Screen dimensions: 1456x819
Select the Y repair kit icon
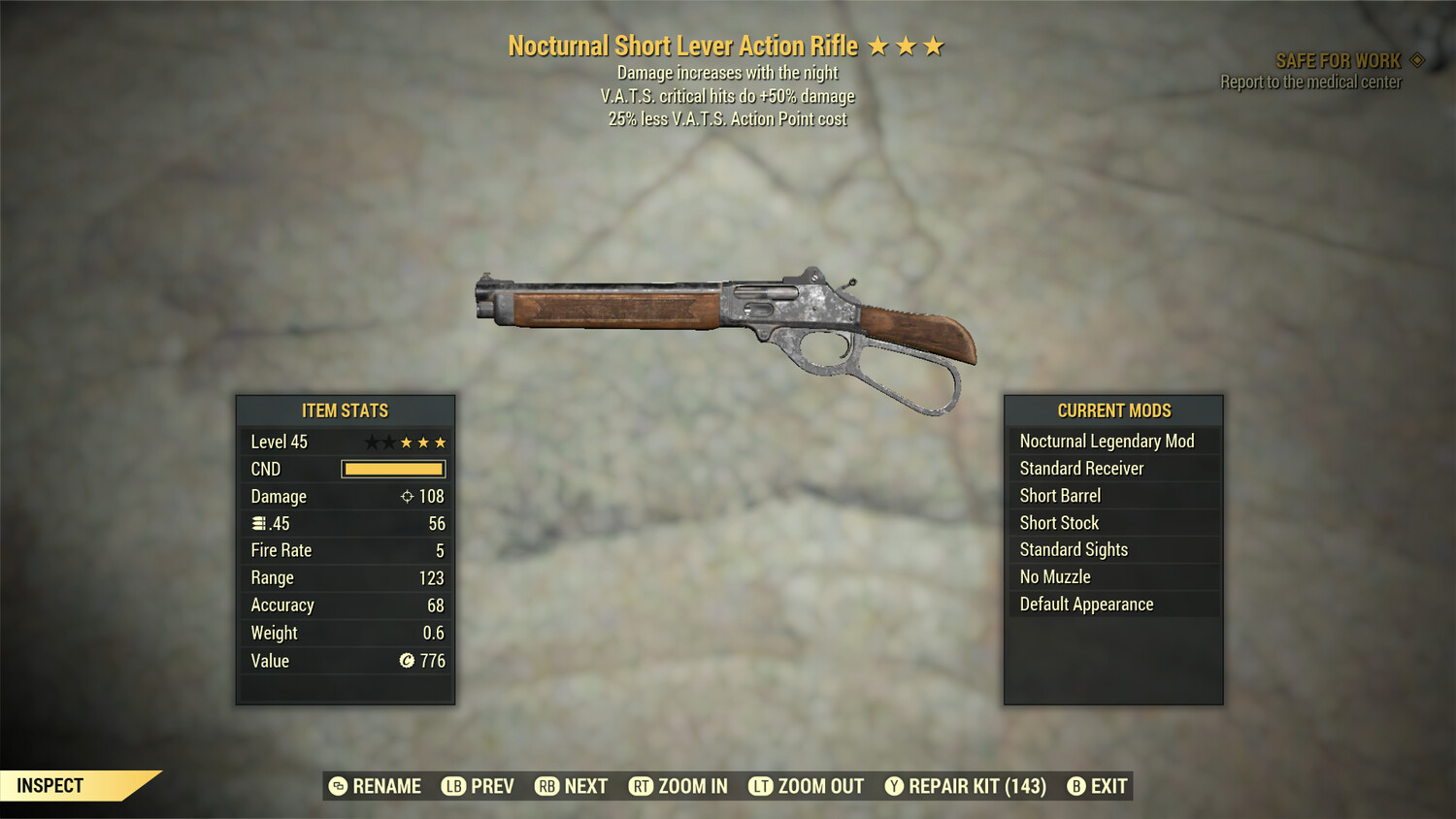click(894, 786)
